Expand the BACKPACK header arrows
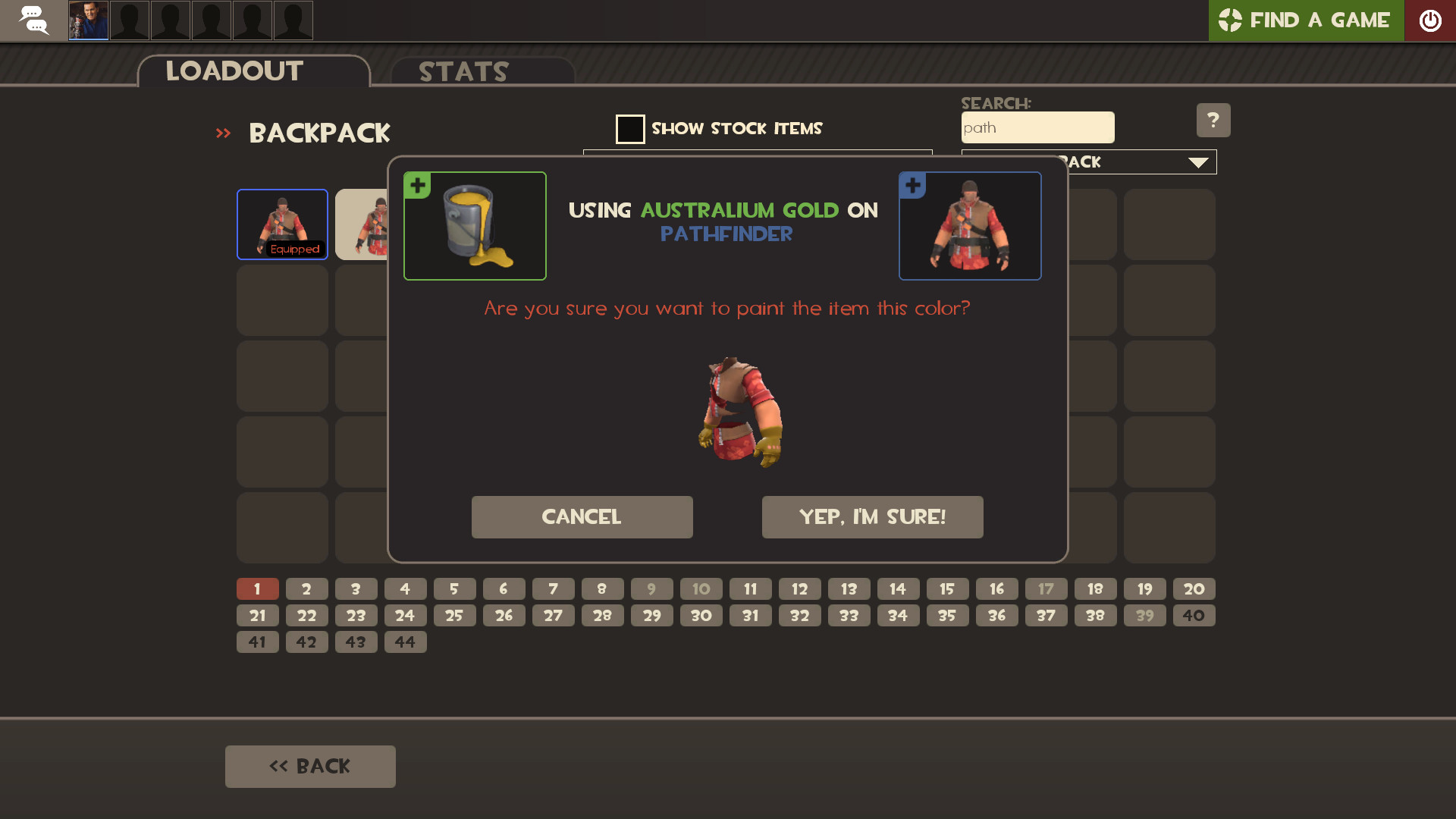The height and width of the screenshot is (819, 1456). point(223,133)
